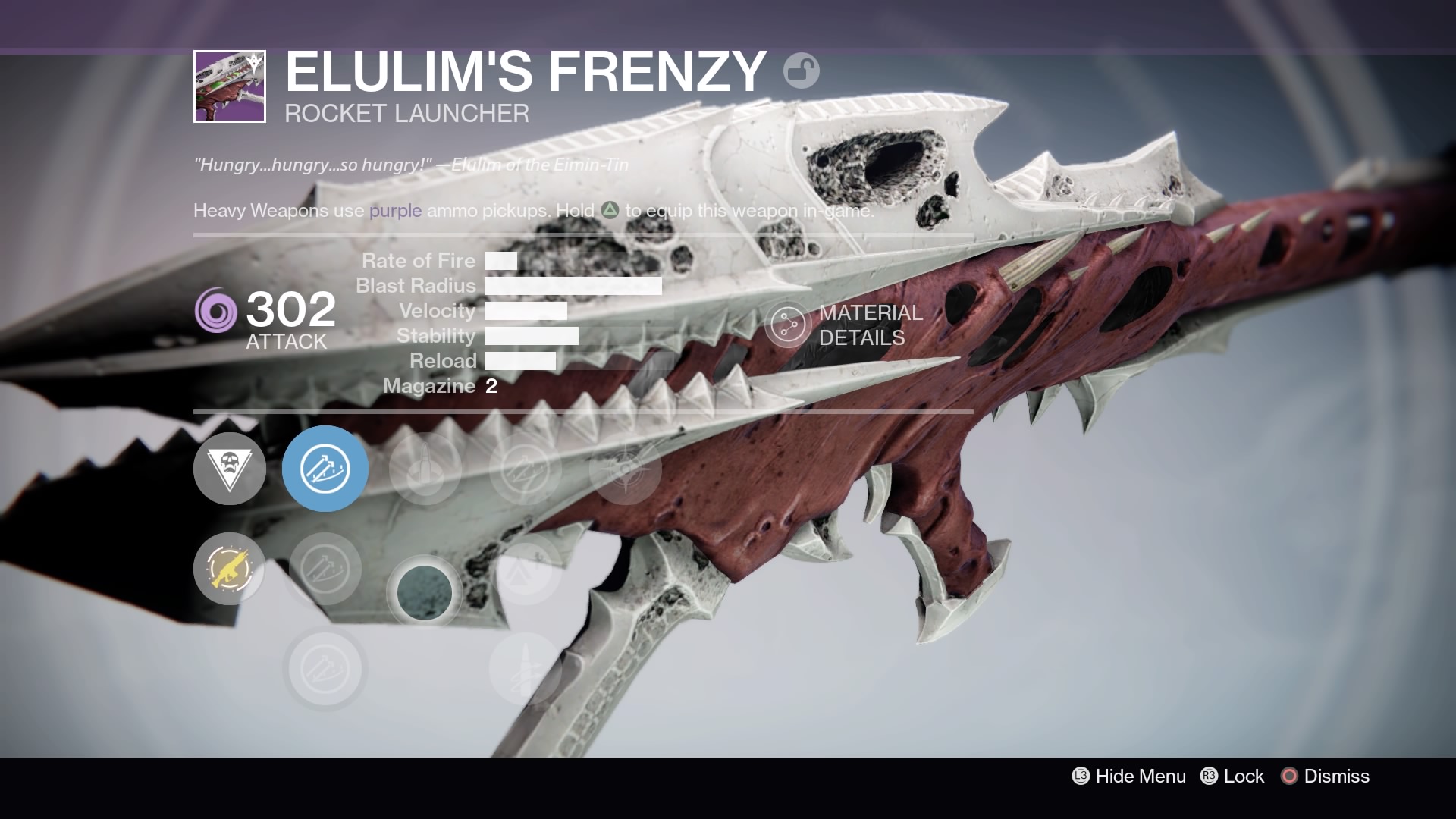
Task: Select the faded bullet perk node
Action: click(425, 469)
